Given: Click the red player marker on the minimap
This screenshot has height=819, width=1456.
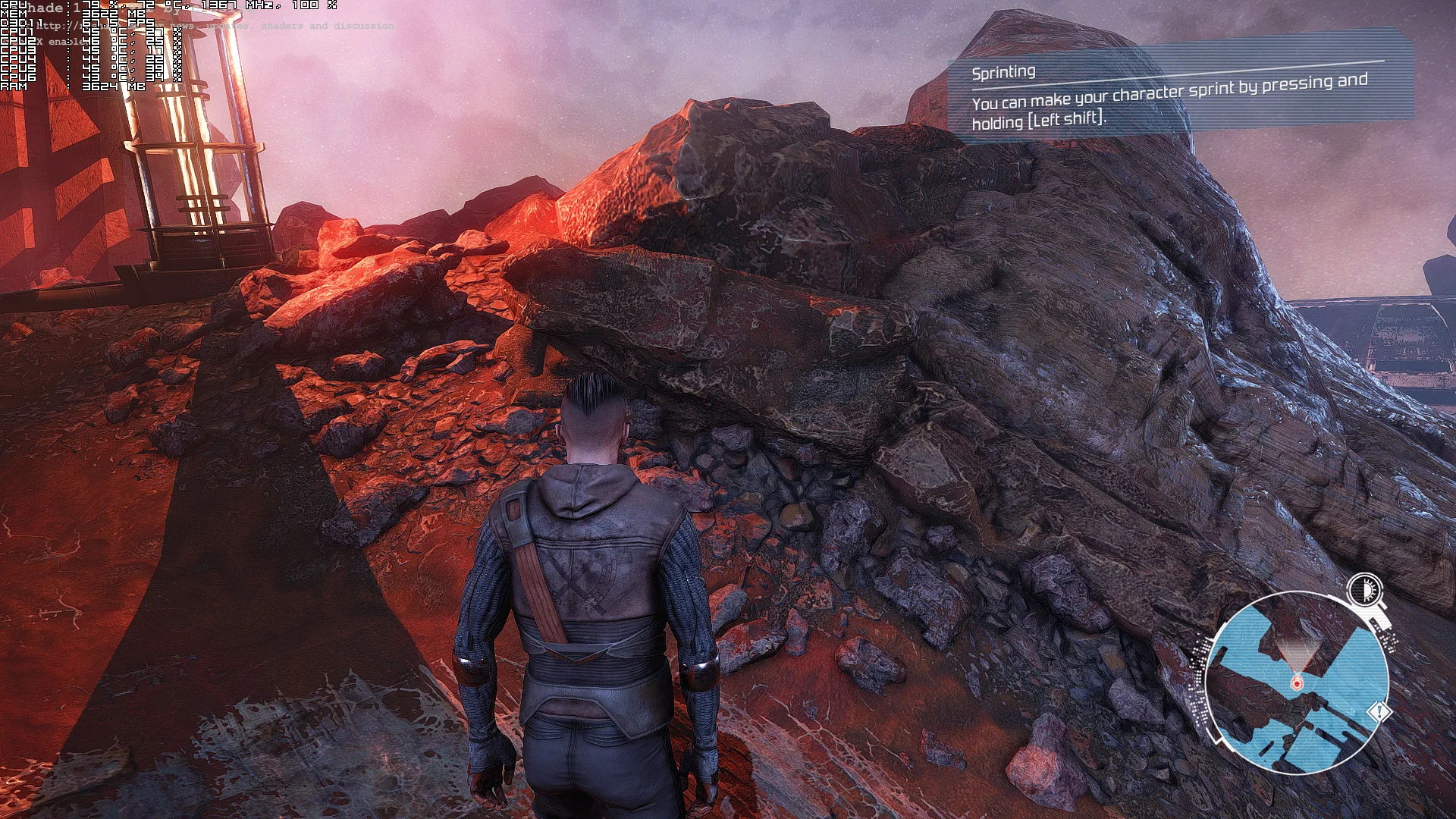Looking at the screenshot, I should [1297, 683].
